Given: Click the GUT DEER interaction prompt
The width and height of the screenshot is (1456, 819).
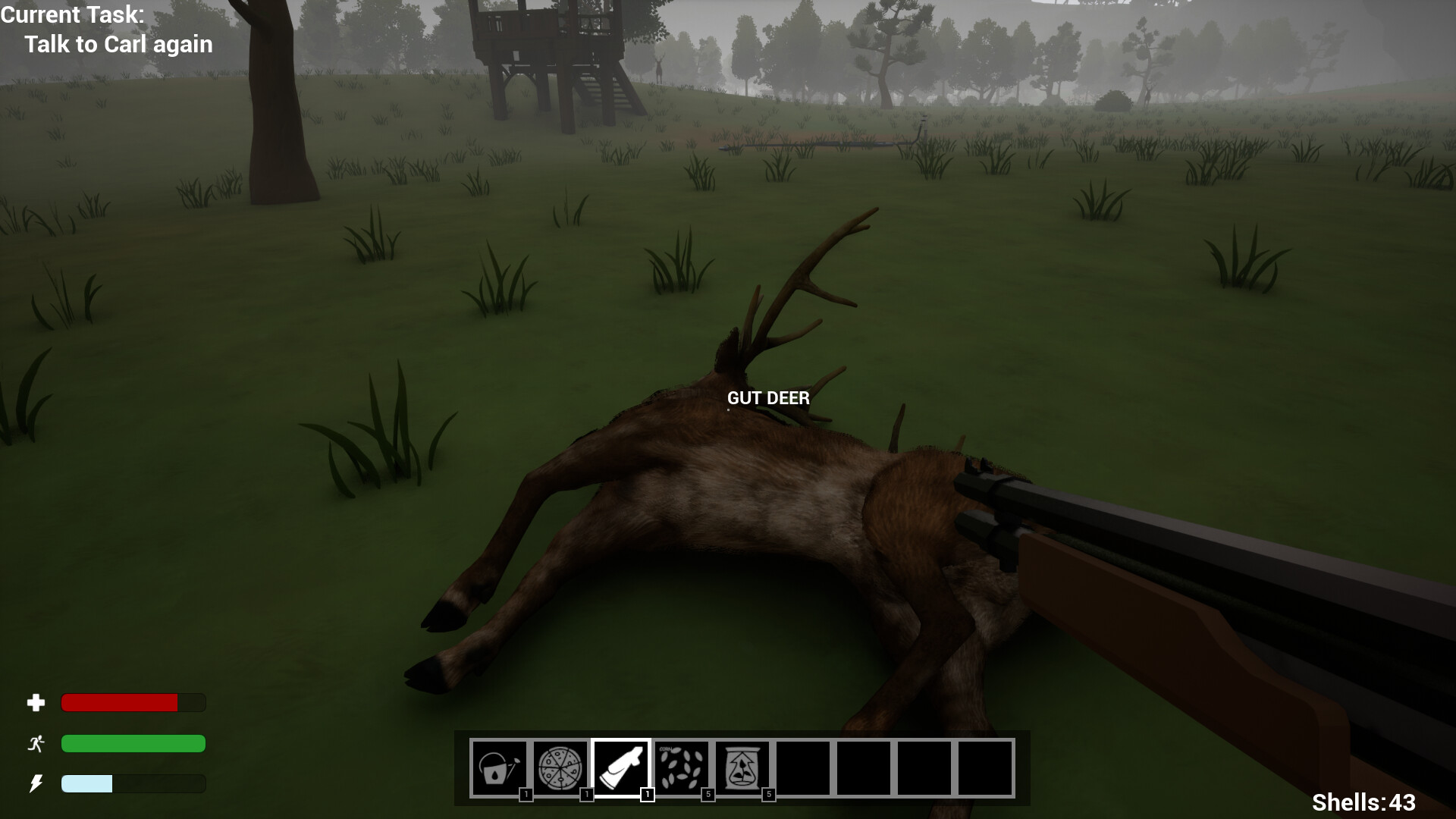Looking at the screenshot, I should (767, 398).
